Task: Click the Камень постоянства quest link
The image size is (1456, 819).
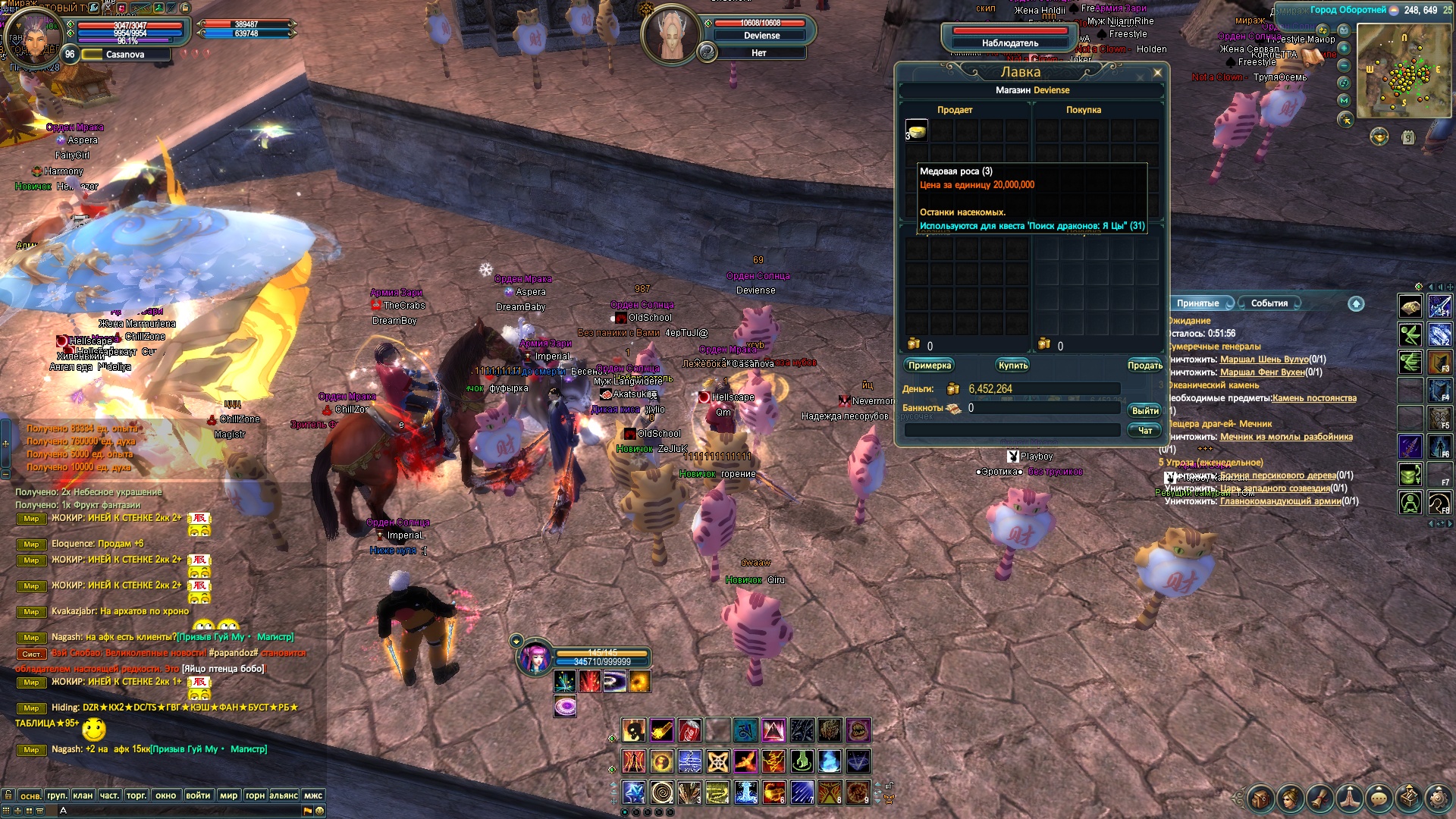Action: pyautogui.click(x=1314, y=398)
